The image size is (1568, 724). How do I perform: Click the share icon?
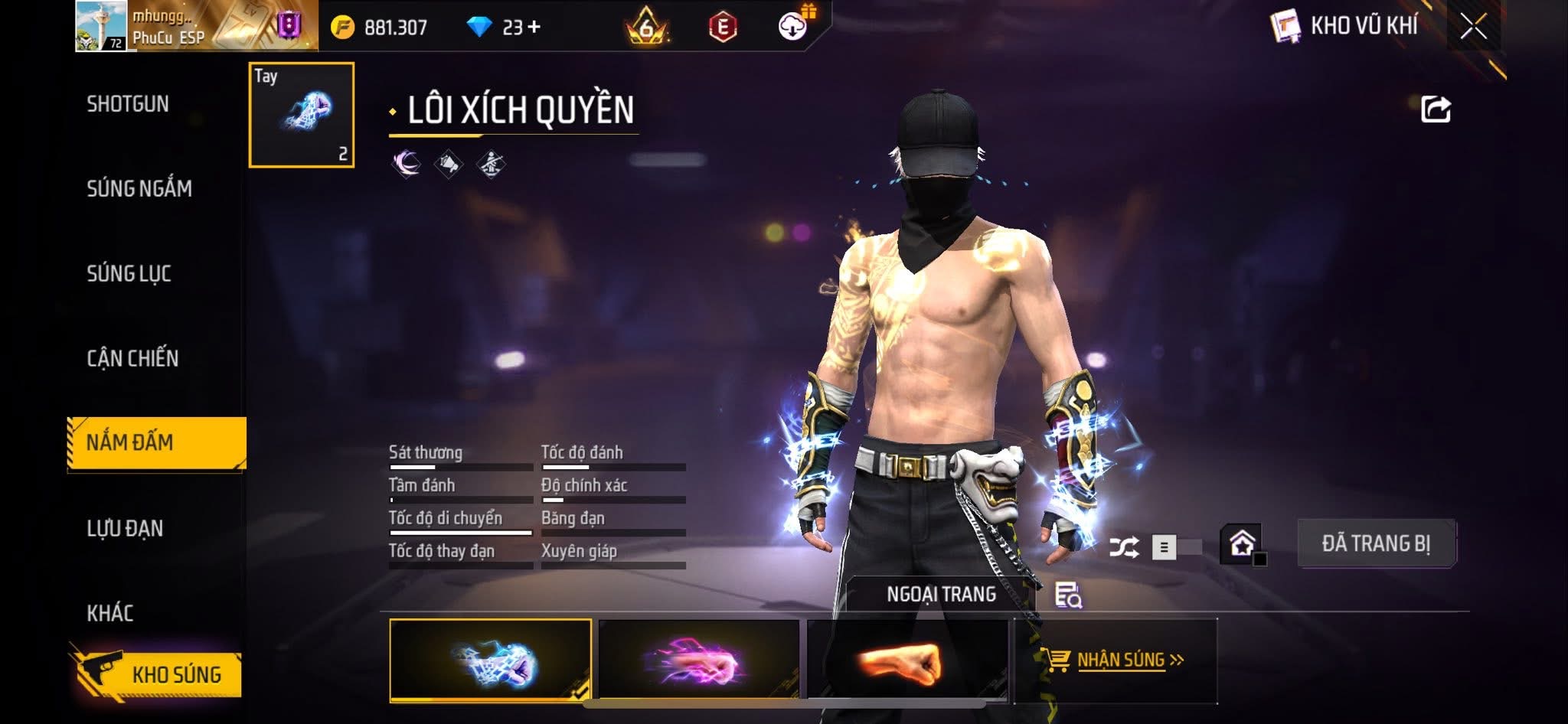1436,109
